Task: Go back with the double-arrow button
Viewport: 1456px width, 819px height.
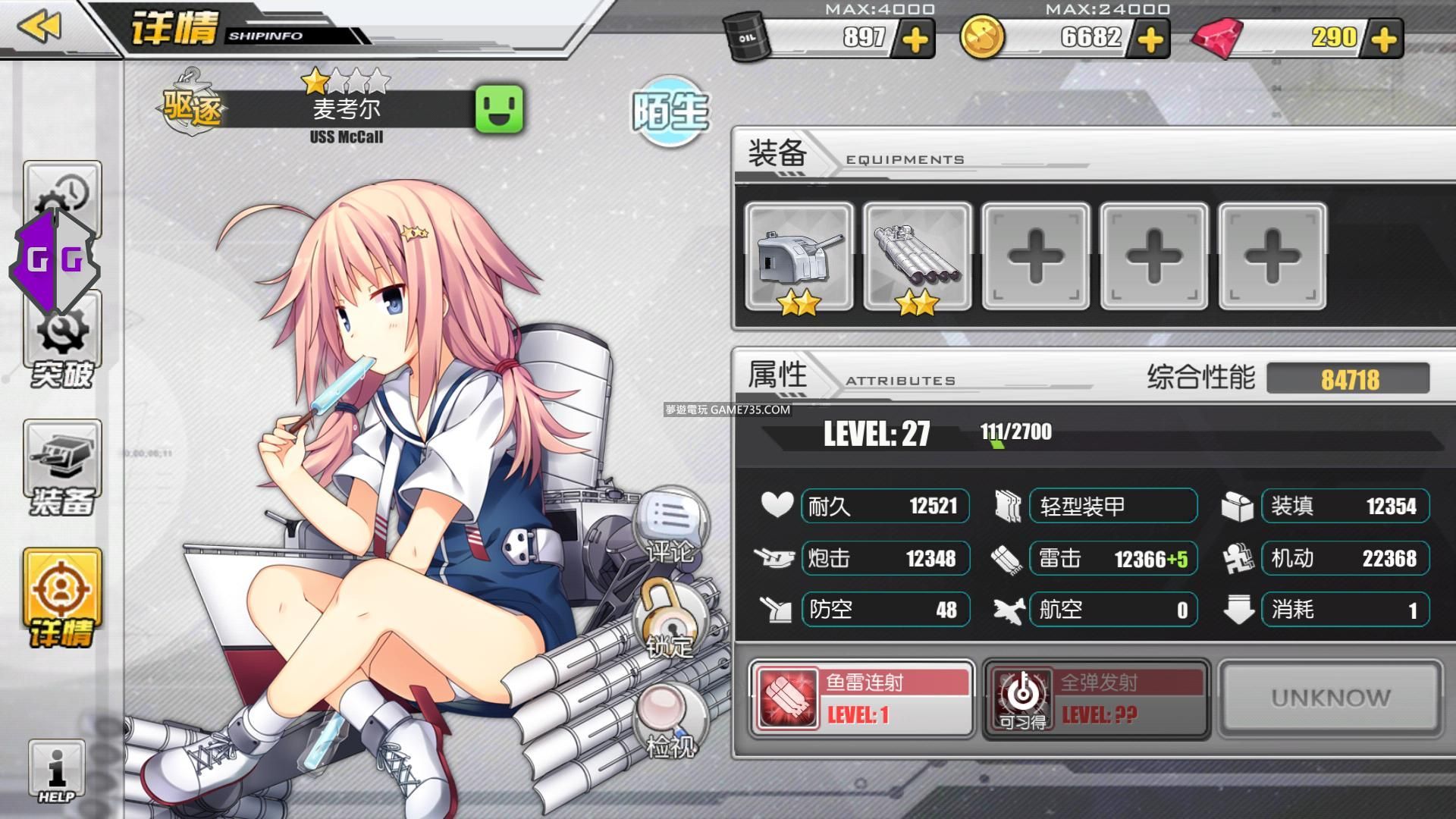Action: coord(39,27)
